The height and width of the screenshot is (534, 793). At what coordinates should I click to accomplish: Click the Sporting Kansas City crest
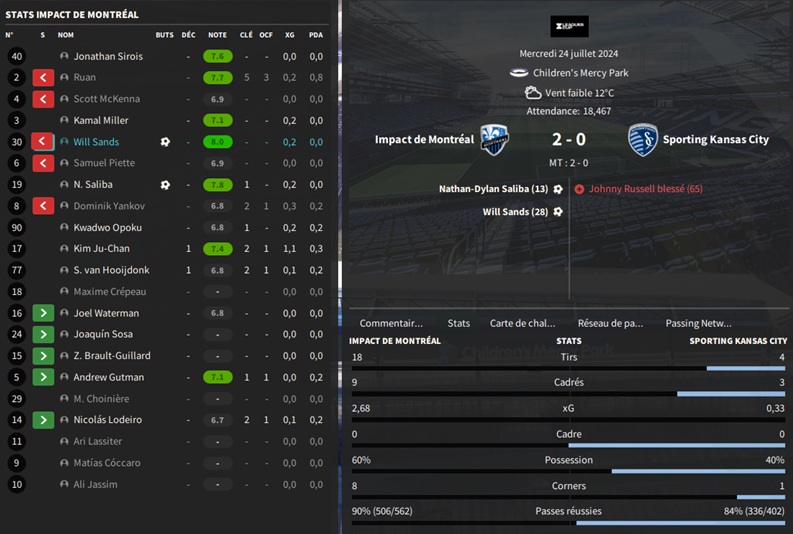pyautogui.click(x=642, y=140)
